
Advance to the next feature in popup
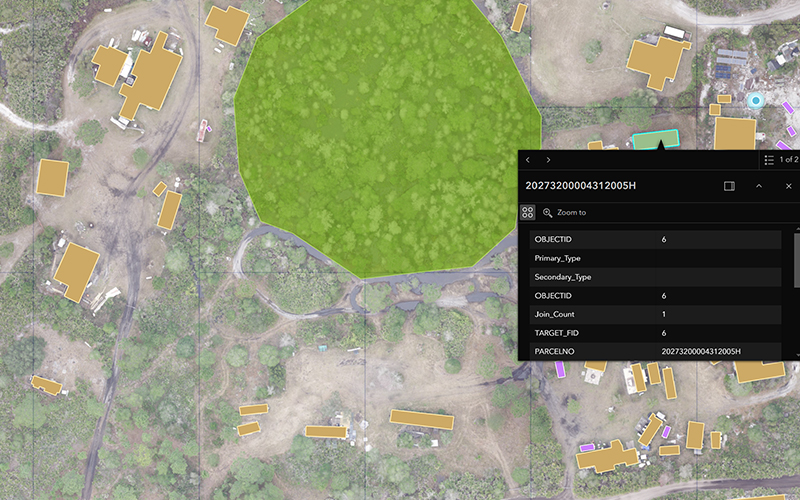(x=548, y=160)
